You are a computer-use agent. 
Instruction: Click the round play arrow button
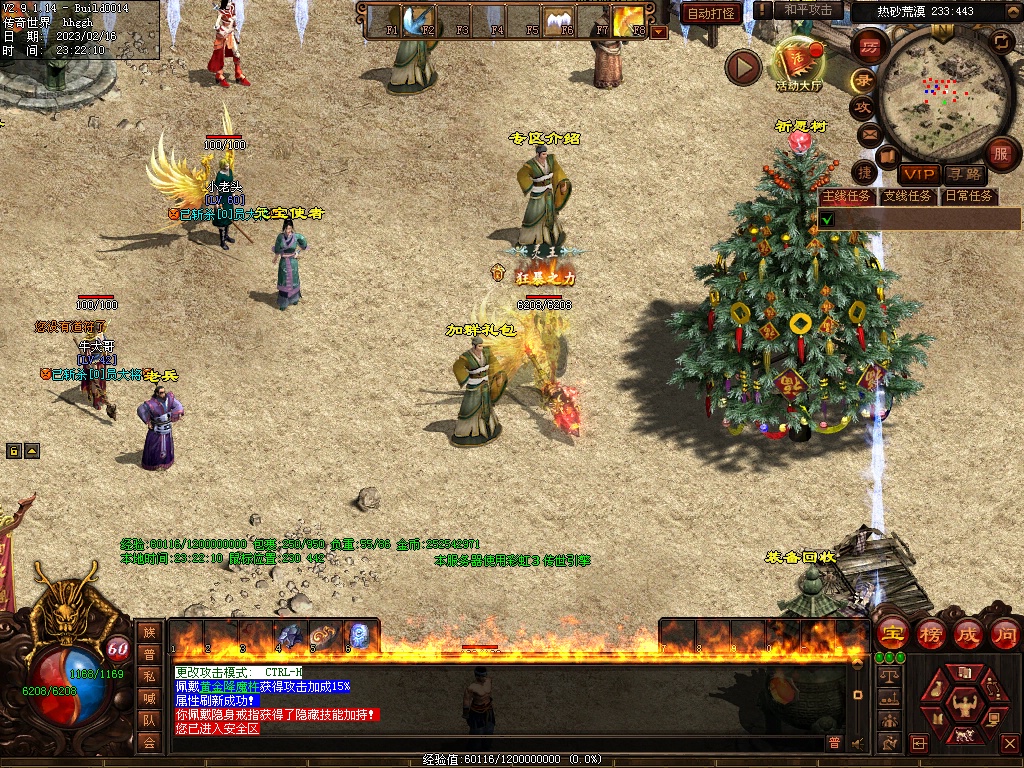[743, 67]
